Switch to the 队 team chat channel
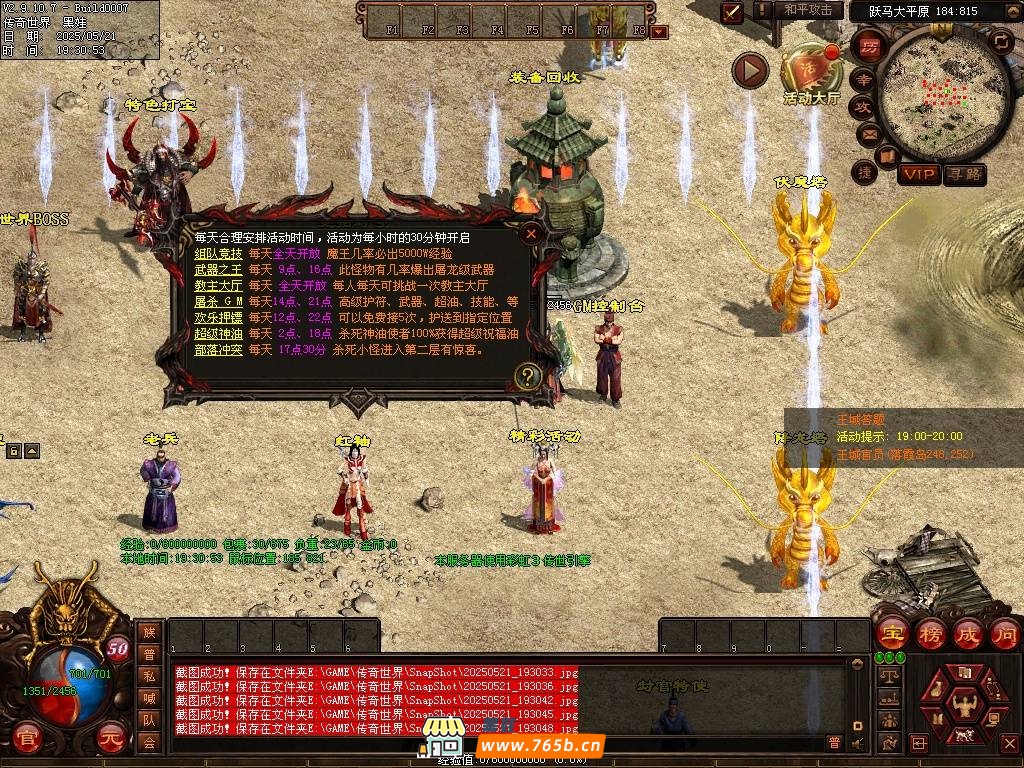 click(x=149, y=719)
